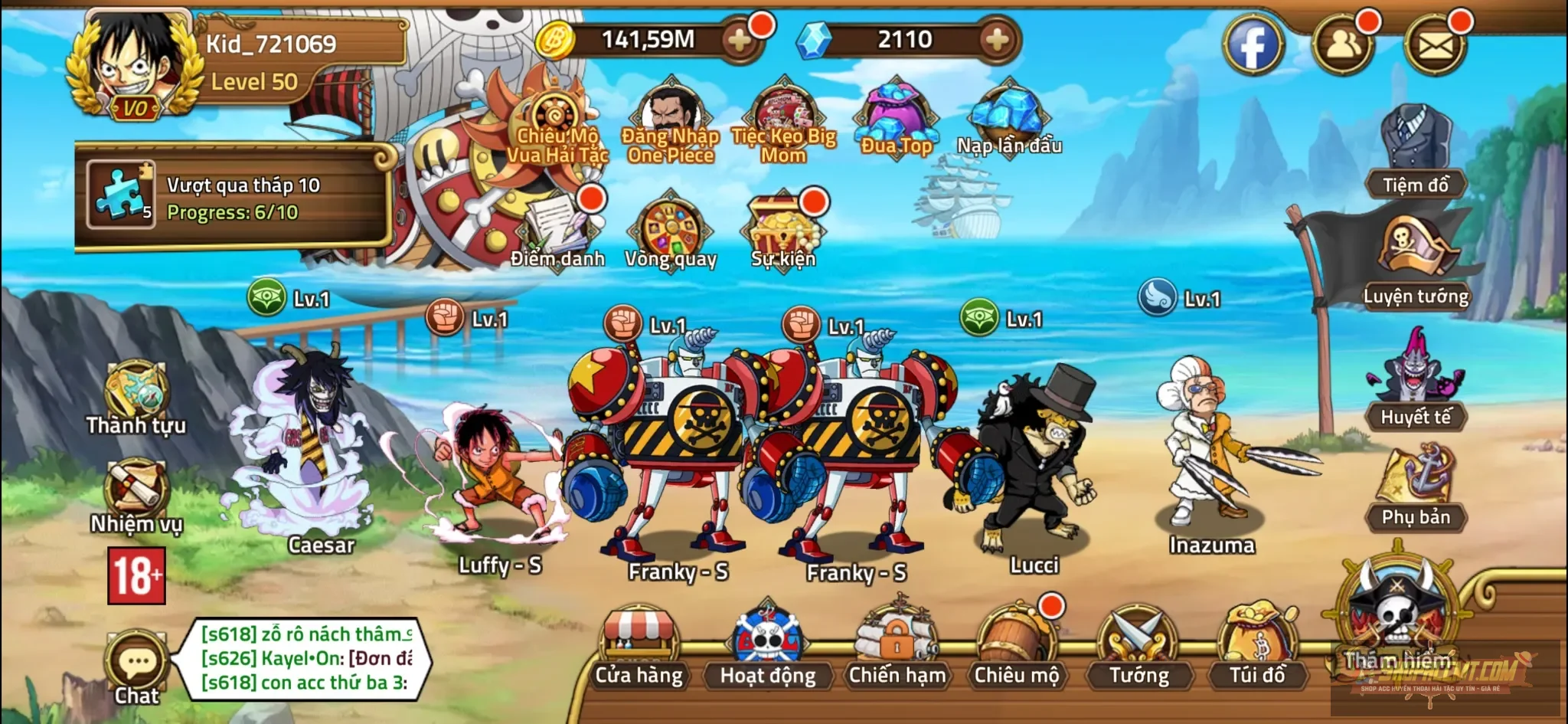The image size is (1568, 724).
Task: Open the Nhiệm vụ quests scroll
Action: [136, 496]
